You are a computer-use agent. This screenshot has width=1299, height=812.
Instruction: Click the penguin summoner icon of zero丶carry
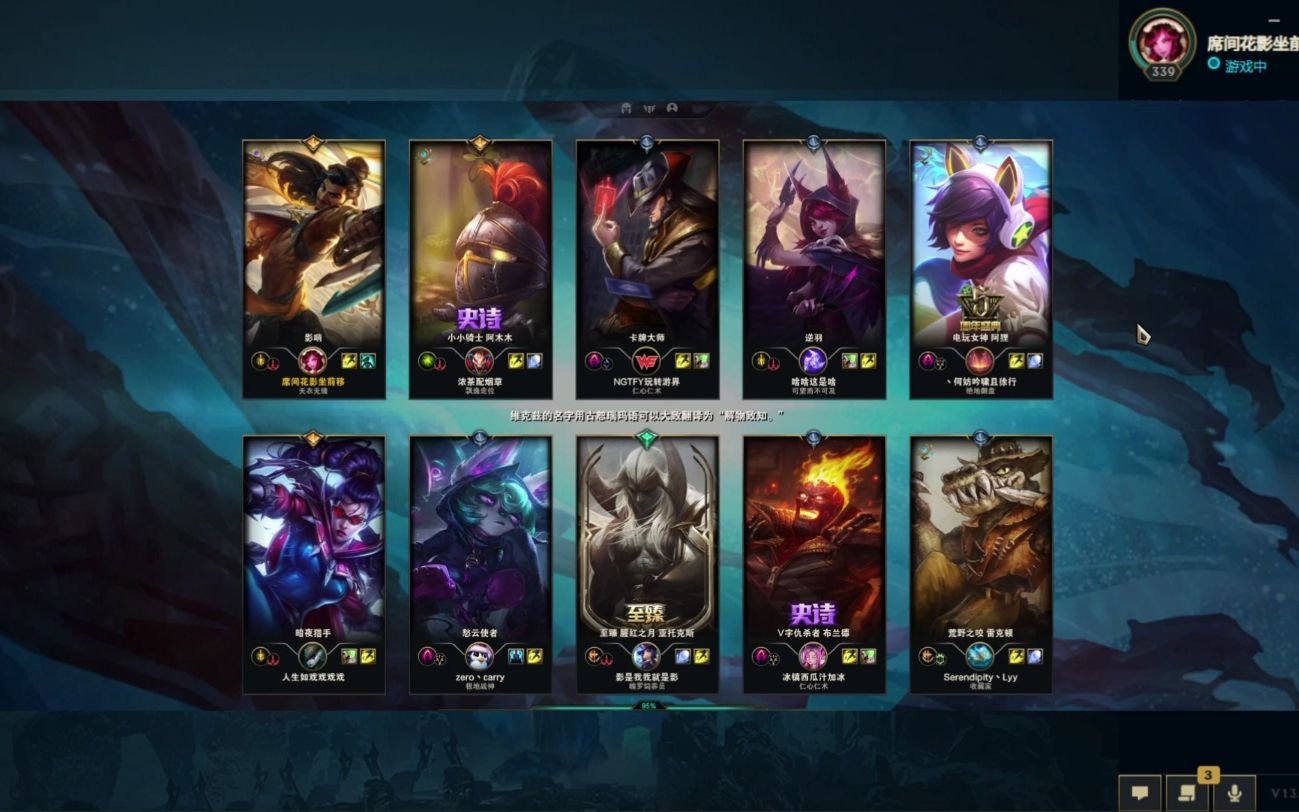click(x=480, y=656)
